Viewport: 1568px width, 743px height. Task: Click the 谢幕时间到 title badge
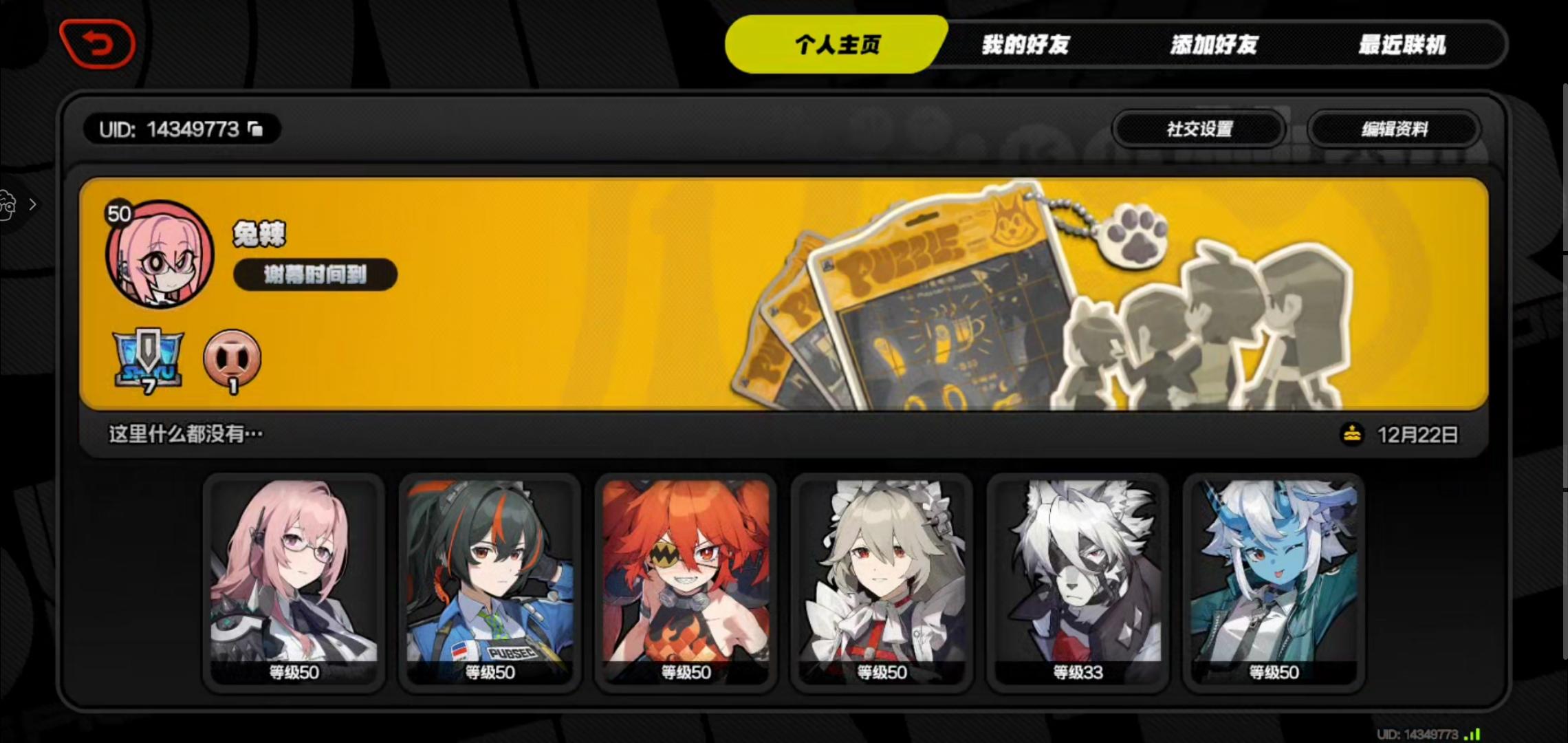(315, 274)
